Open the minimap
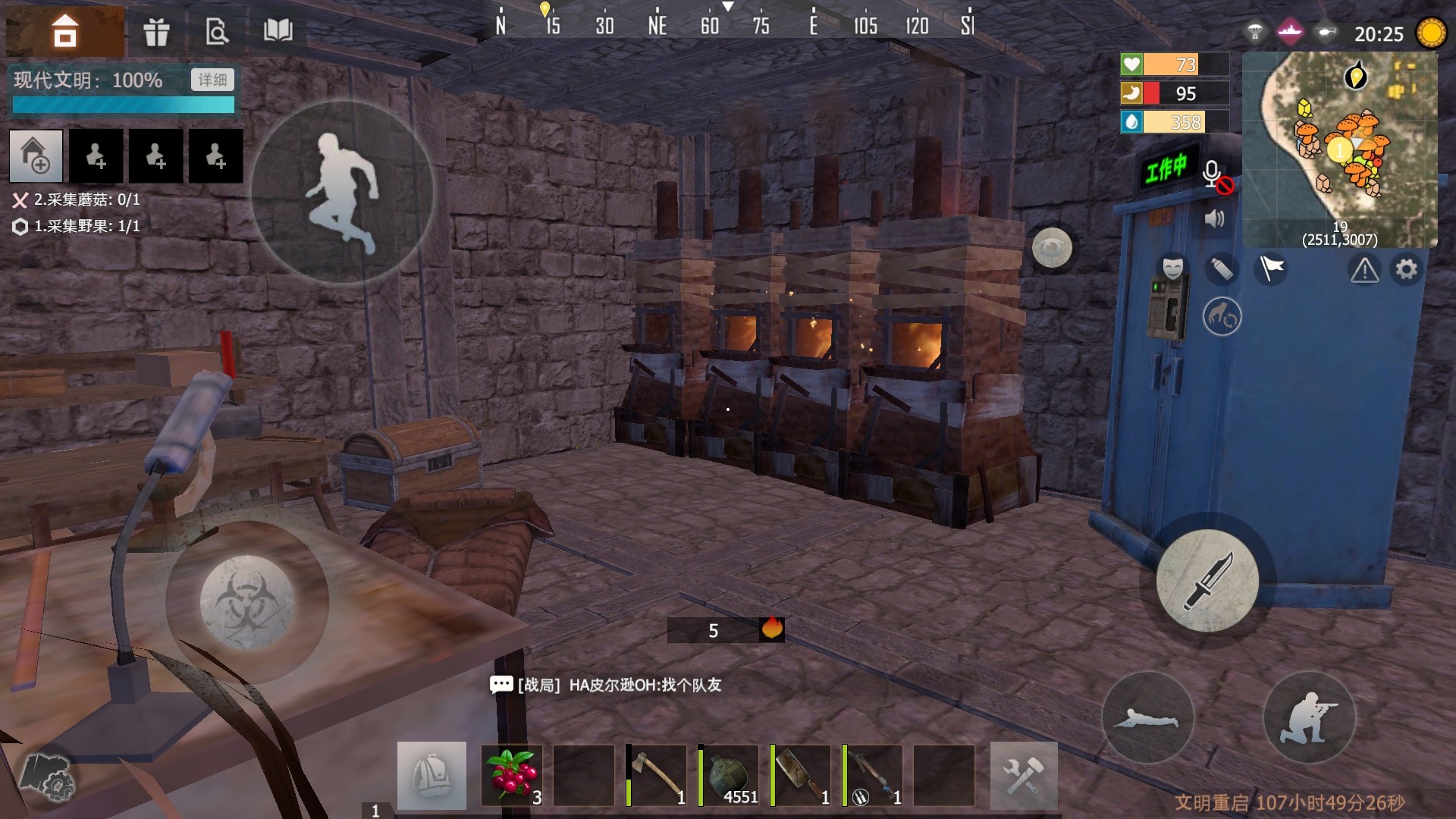 [x=1340, y=149]
